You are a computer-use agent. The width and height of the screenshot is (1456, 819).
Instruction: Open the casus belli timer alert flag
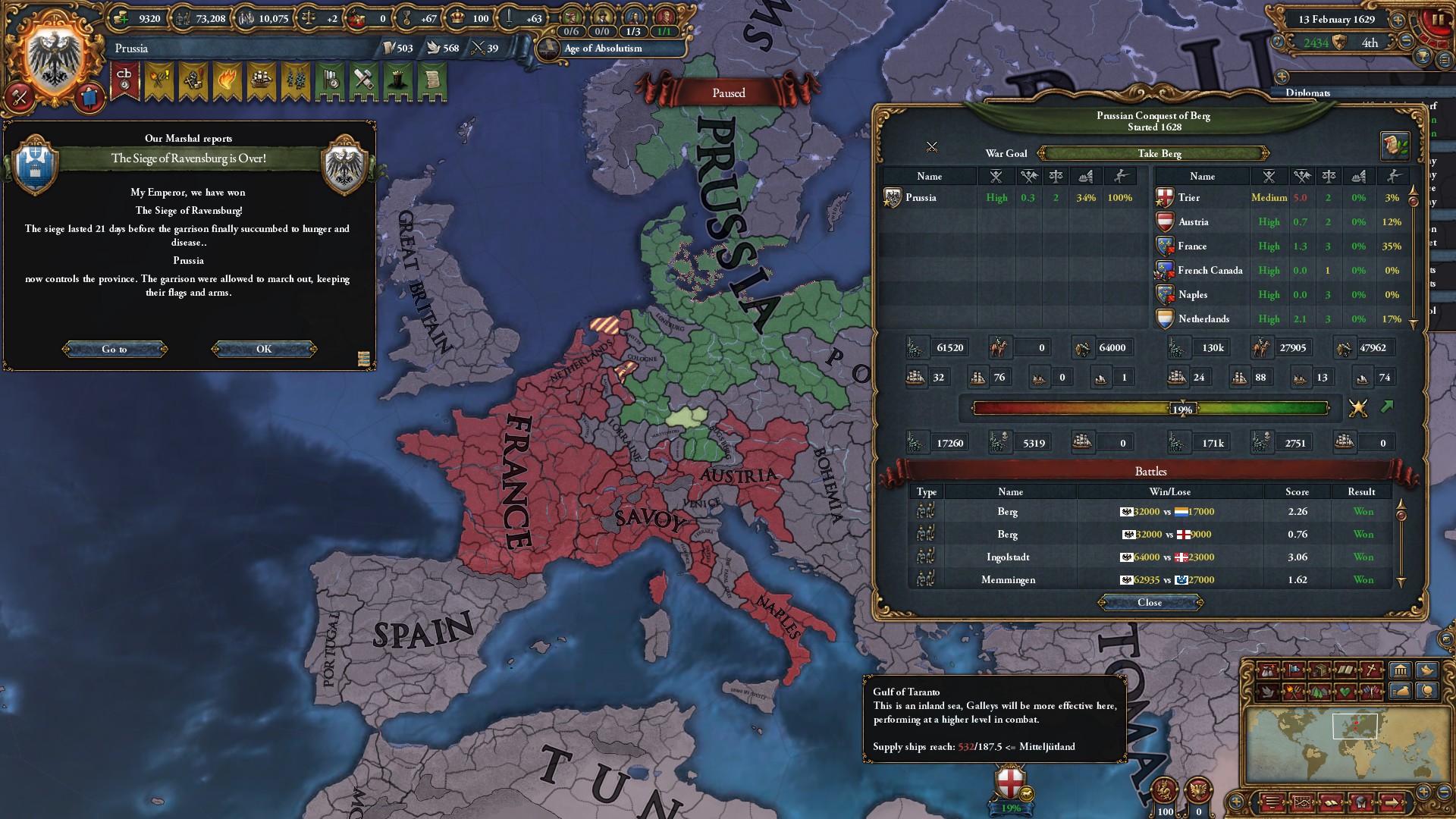click(x=125, y=80)
